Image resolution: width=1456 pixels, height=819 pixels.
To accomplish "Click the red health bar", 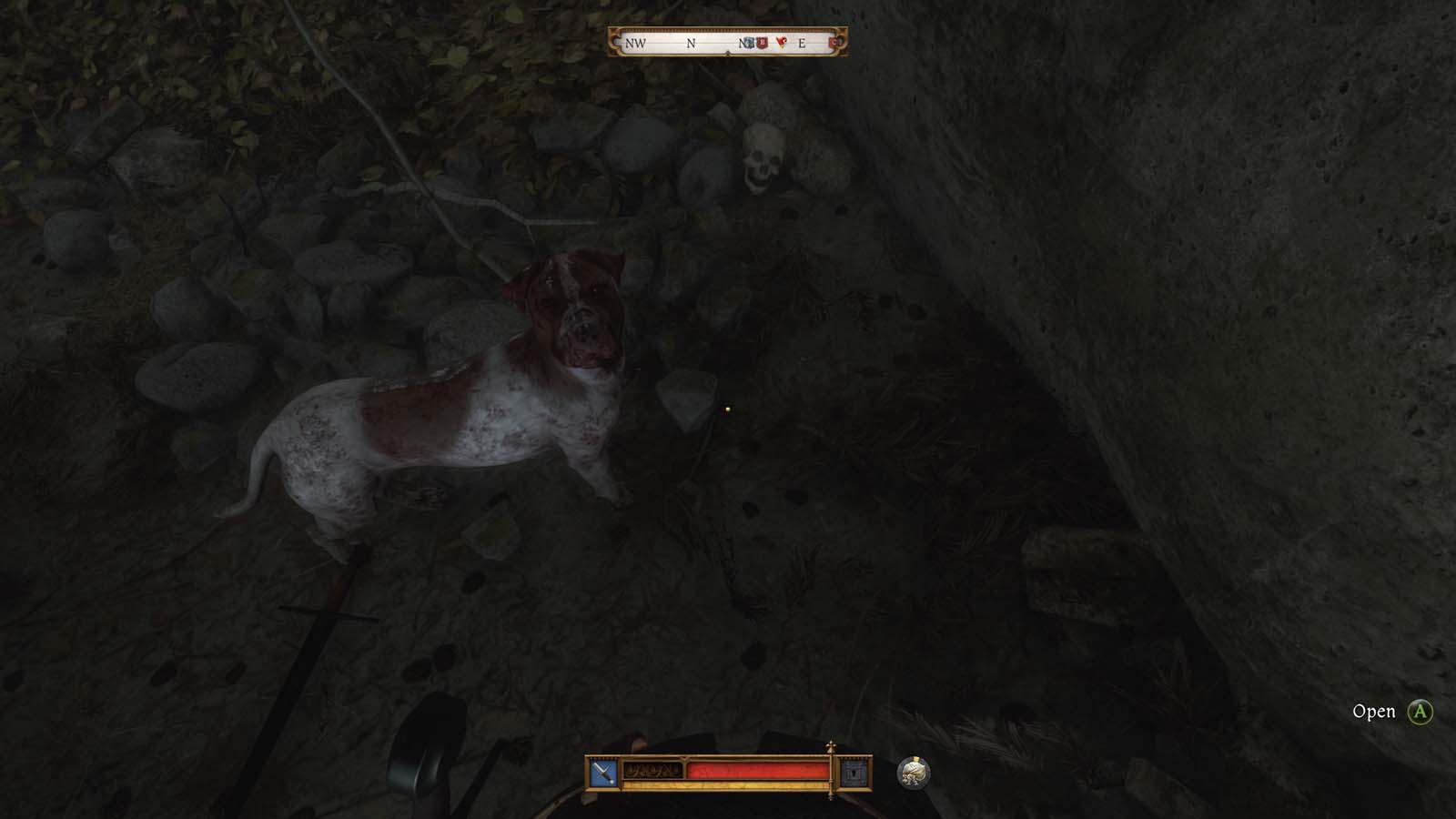I will (758, 769).
